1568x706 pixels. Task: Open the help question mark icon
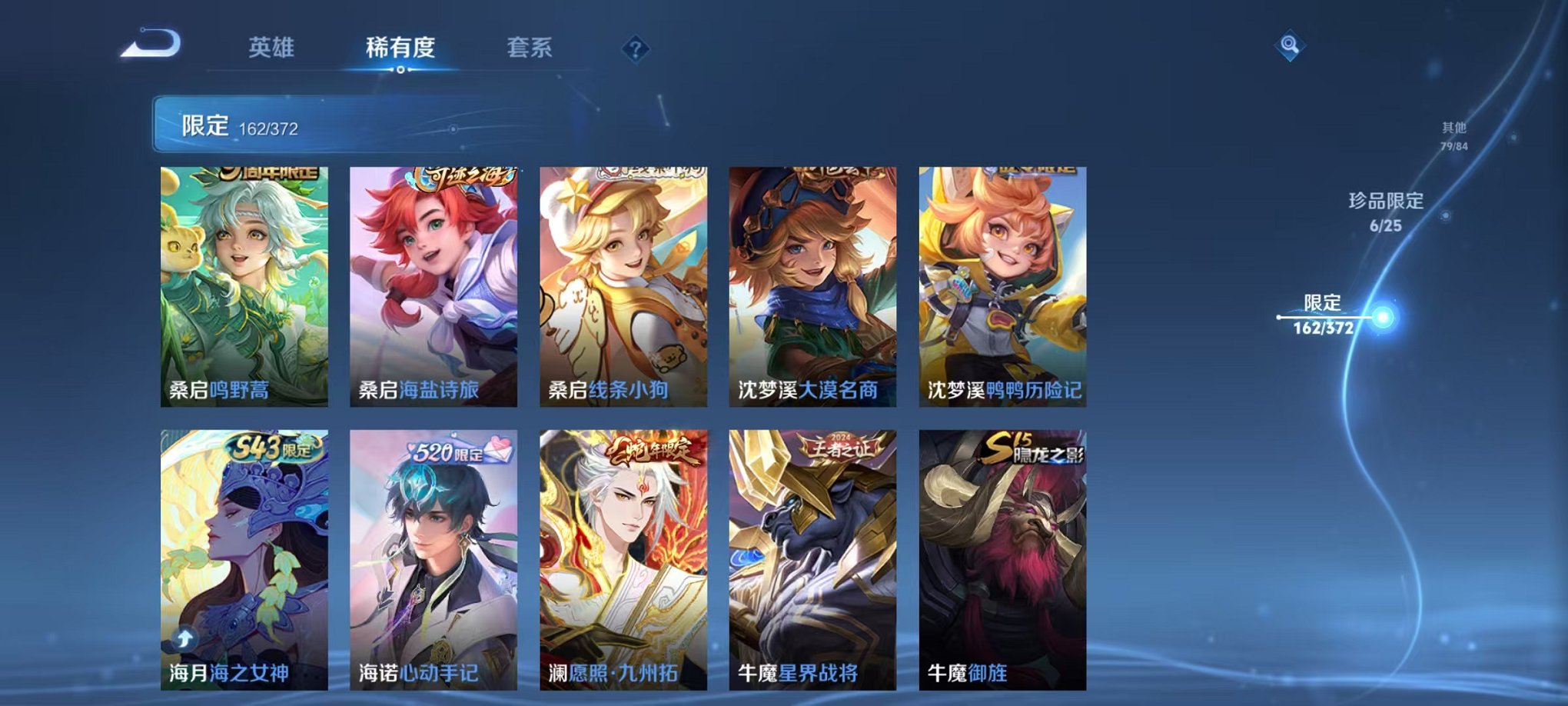tap(634, 48)
